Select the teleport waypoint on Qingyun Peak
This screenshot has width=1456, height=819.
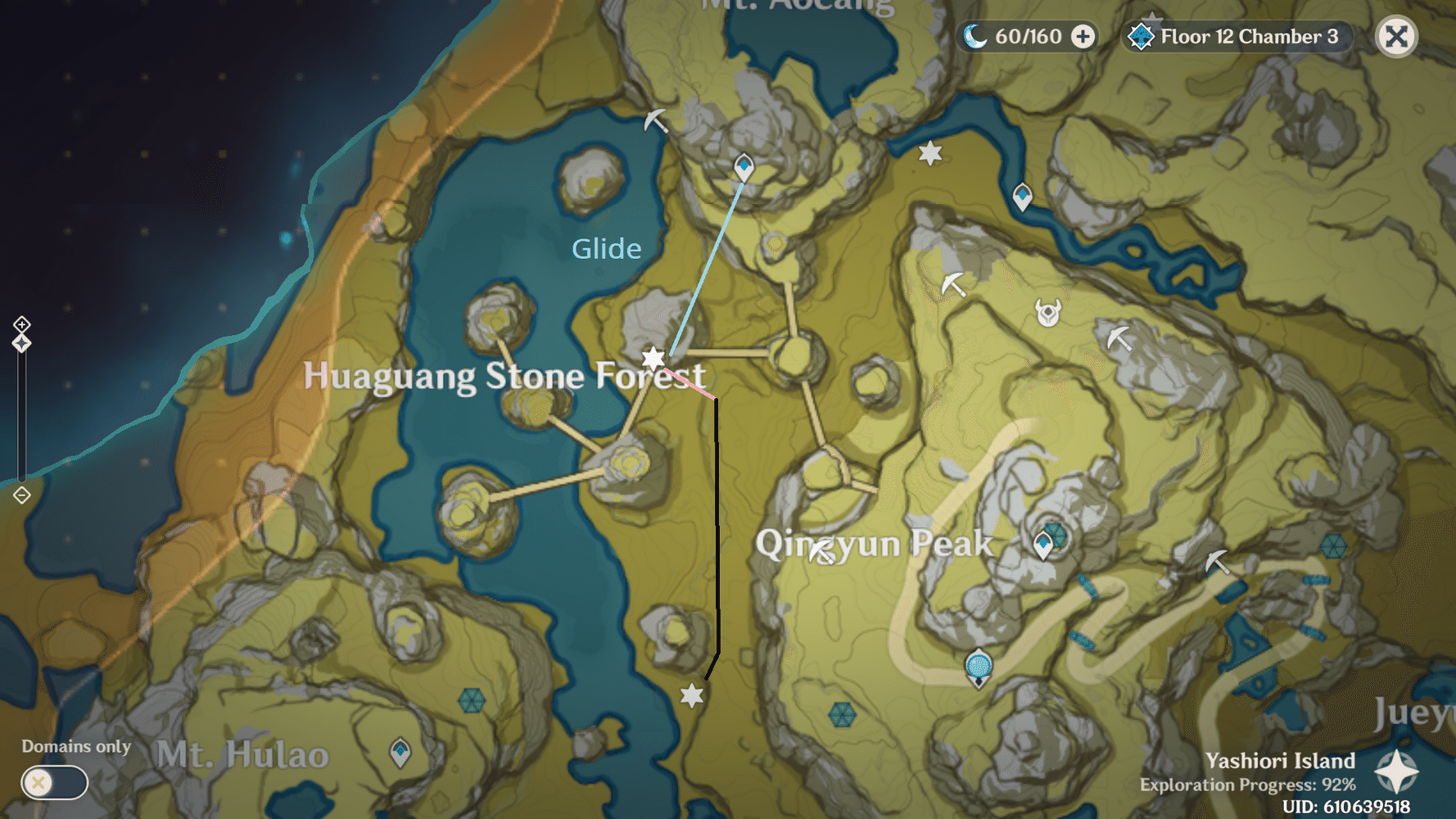coord(1042,542)
